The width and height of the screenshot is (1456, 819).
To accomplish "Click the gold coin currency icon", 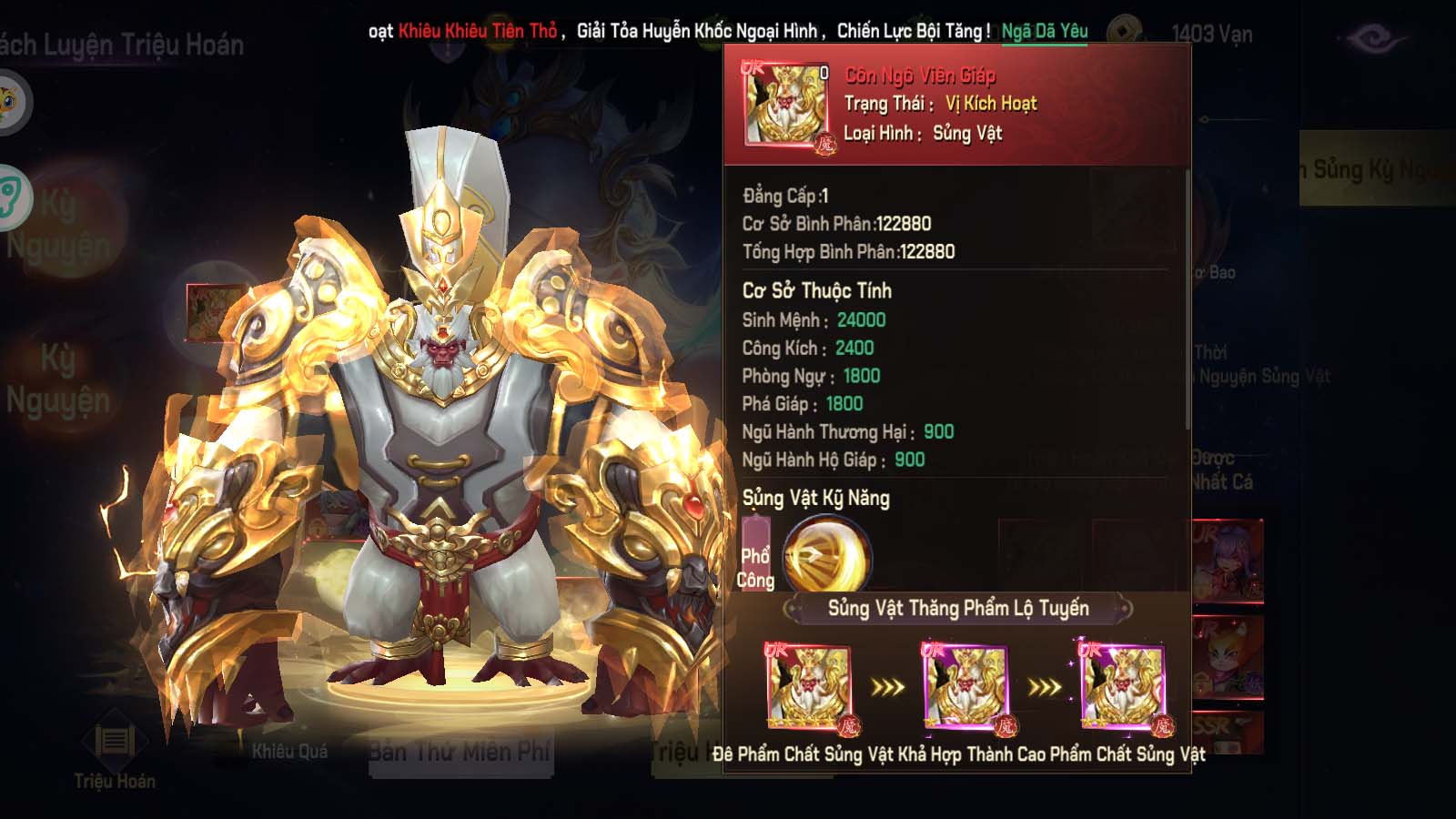I will tap(1125, 32).
